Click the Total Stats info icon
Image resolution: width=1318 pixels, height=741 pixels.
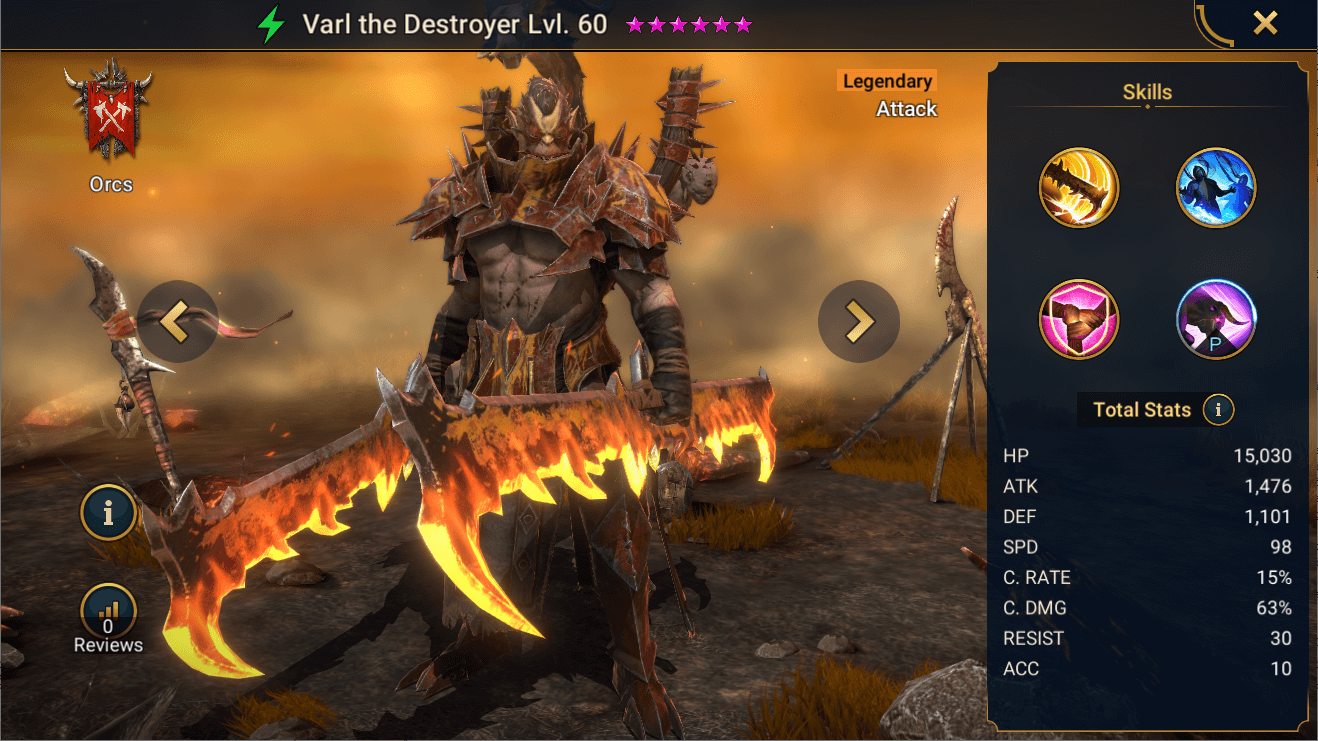click(x=1218, y=409)
